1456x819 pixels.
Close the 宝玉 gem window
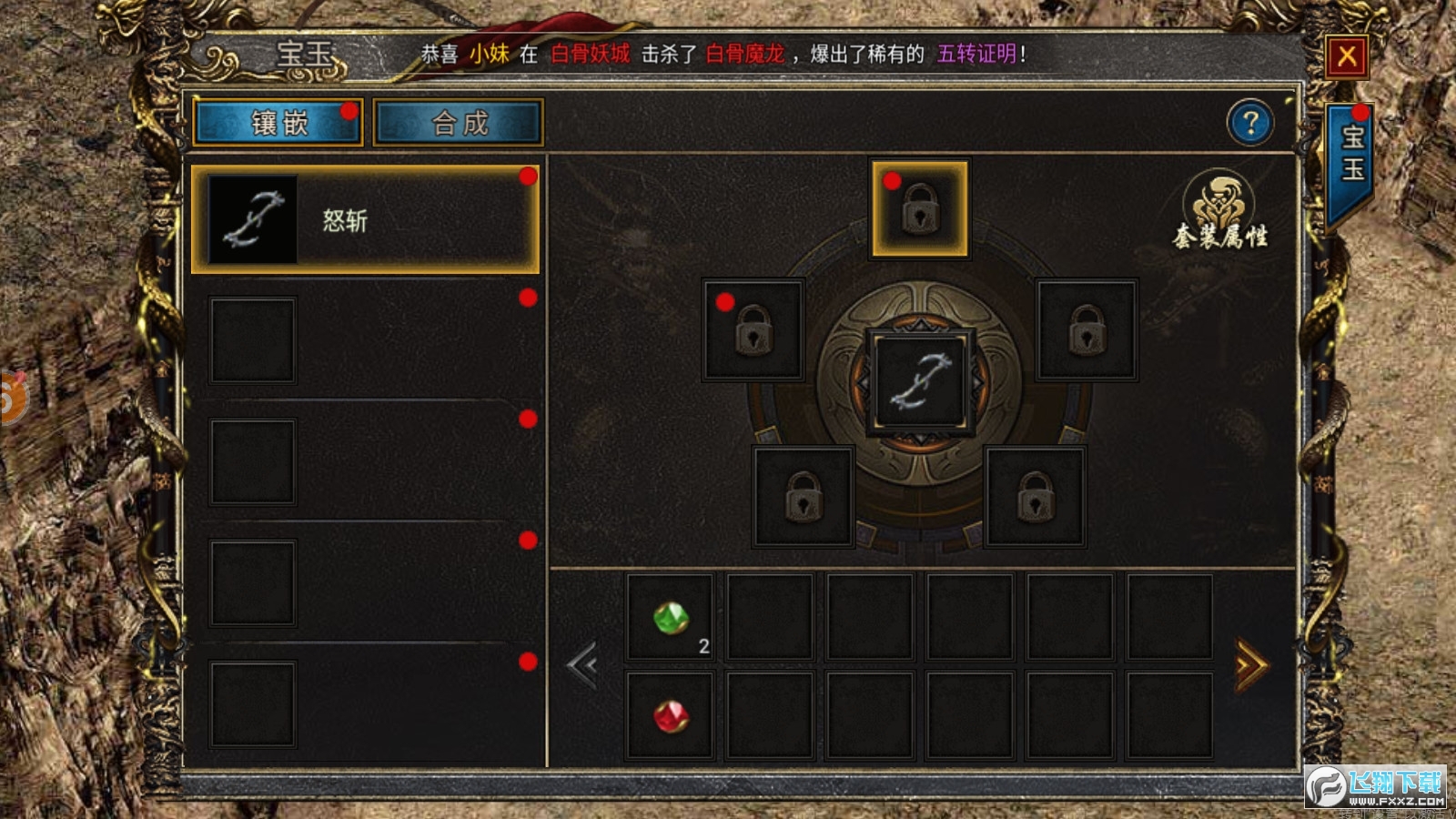pos(1347,57)
